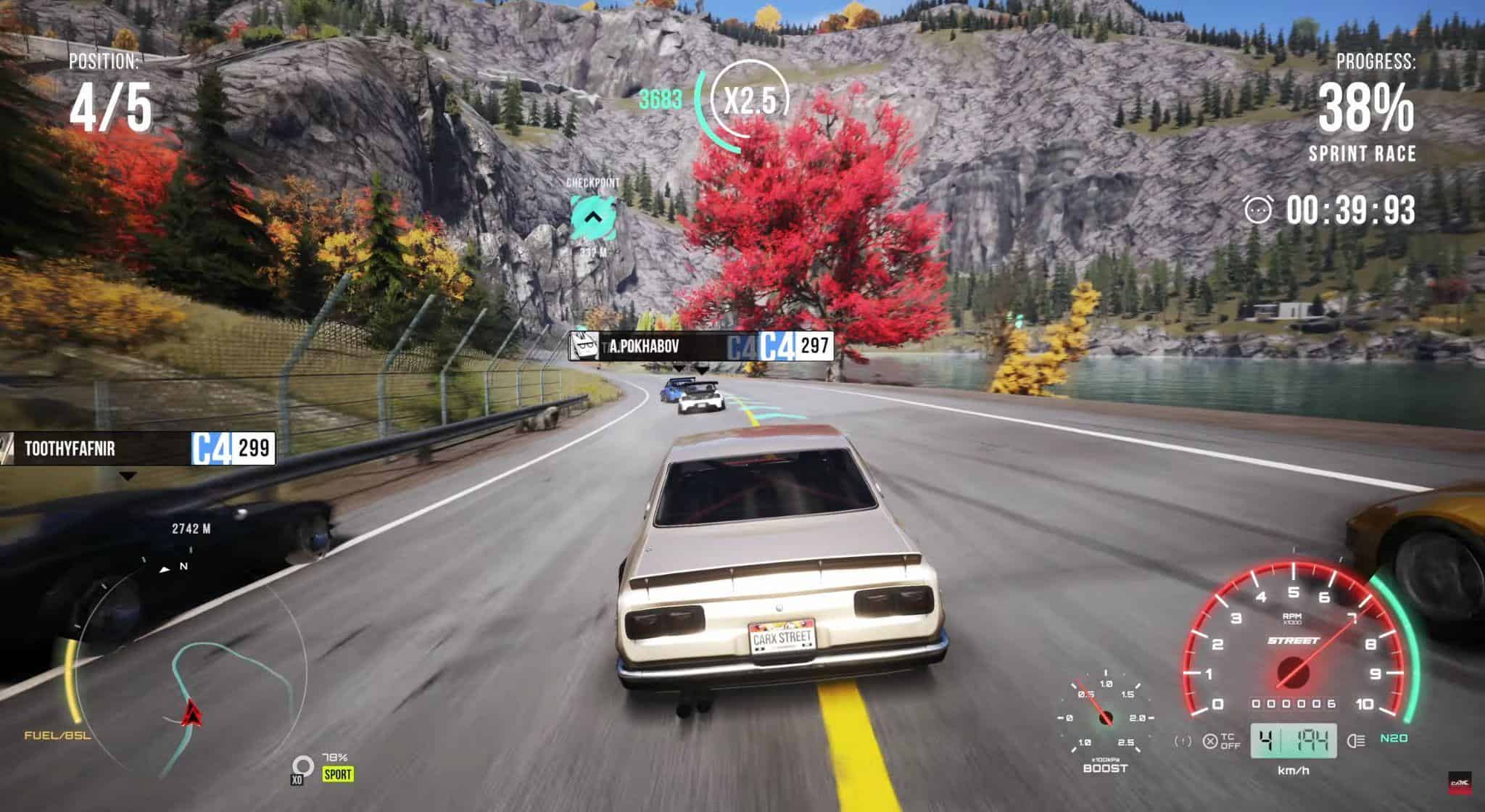Select the TOOTHYFAFNIR player nameplate
The height and width of the screenshot is (812, 1485).
tap(138, 449)
